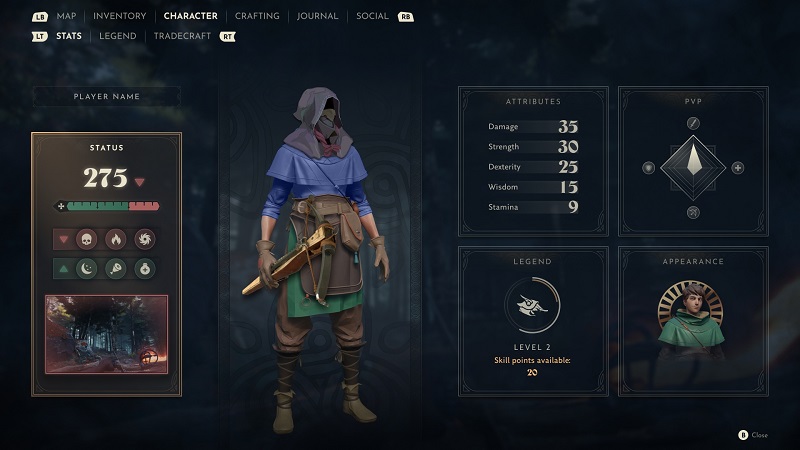The image size is (800, 450).
Task: Switch to the Inventory tab
Action: click(x=119, y=16)
